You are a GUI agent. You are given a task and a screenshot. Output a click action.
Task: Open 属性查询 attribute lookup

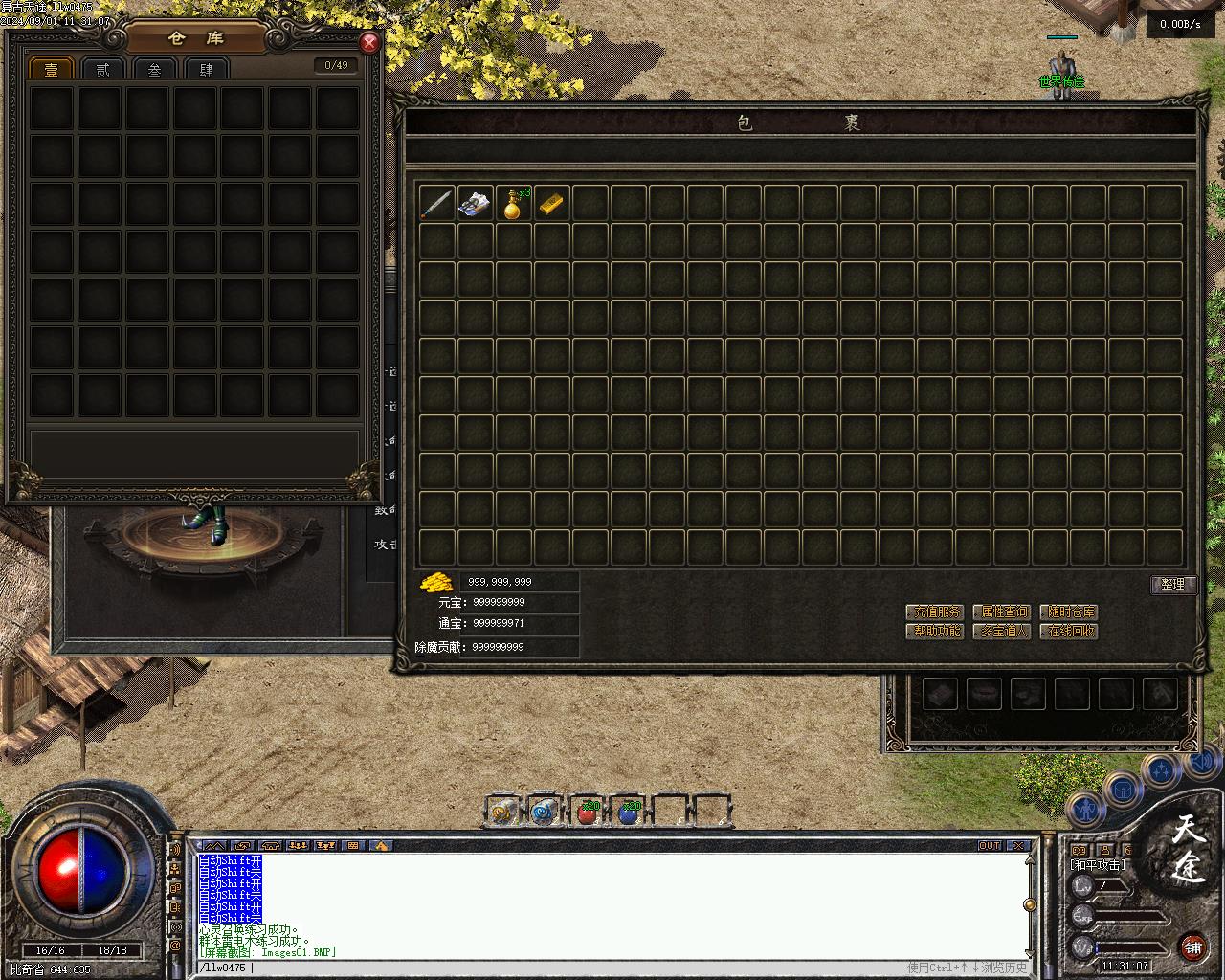[1001, 612]
